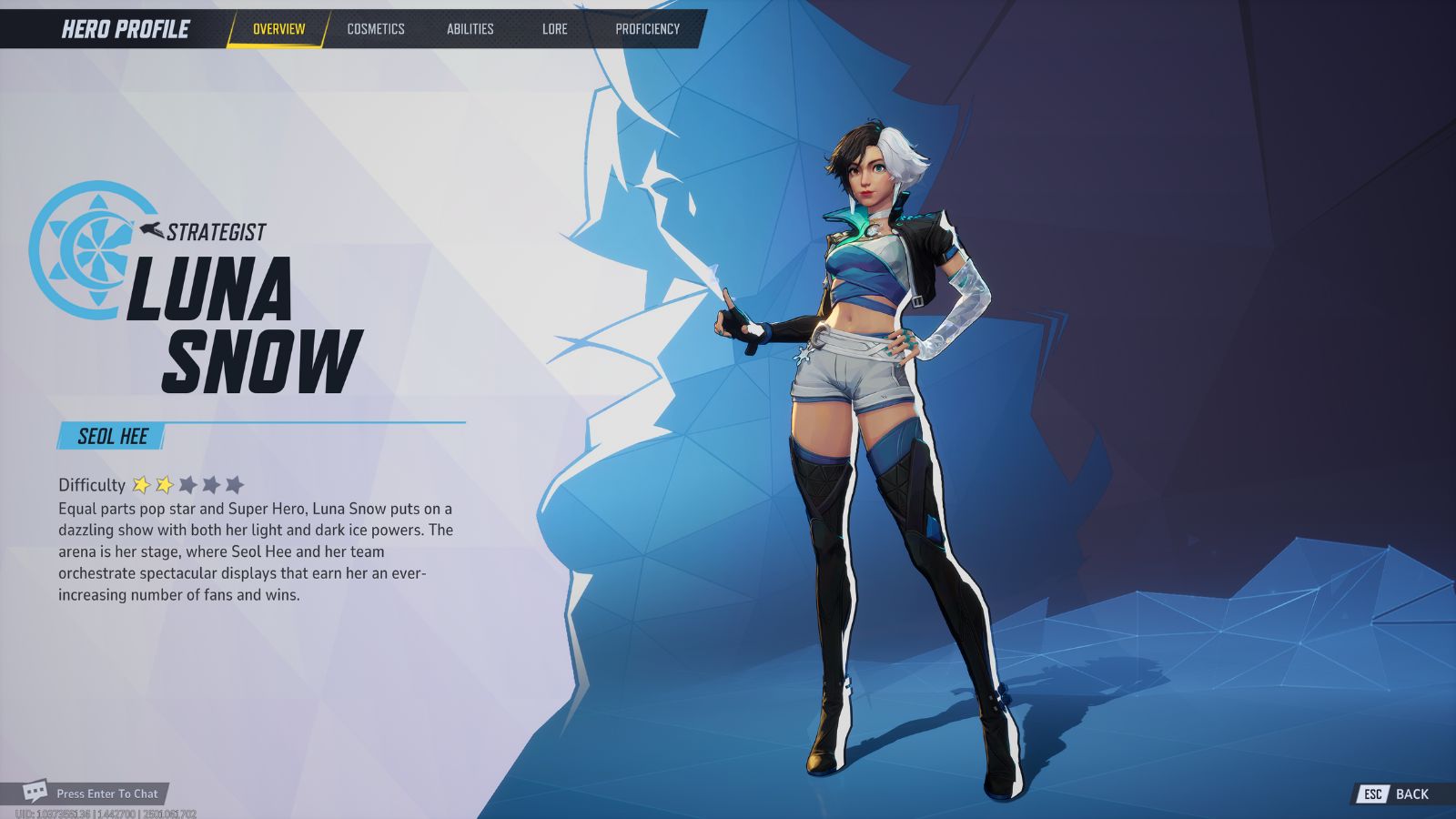This screenshot has height=819, width=1456.
Task: Click the chat bubble icon bottom left
Action: pos(35,793)
